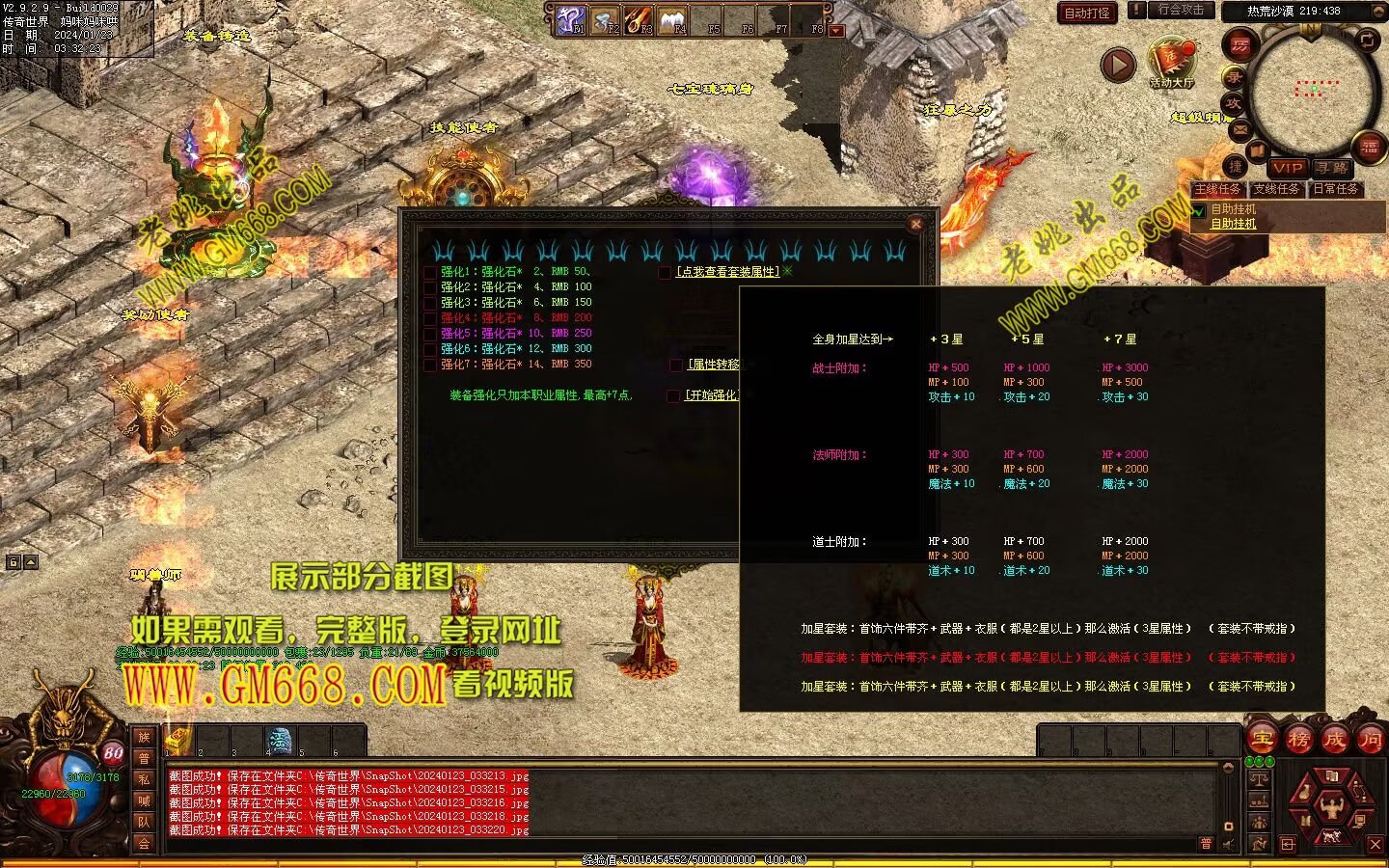Image resolution: width=1389 pixels, height=868 pixels.
Task: Switch to the 支线任务 side quest tab
Action: pyautogui.click(x=1276, y=189)
